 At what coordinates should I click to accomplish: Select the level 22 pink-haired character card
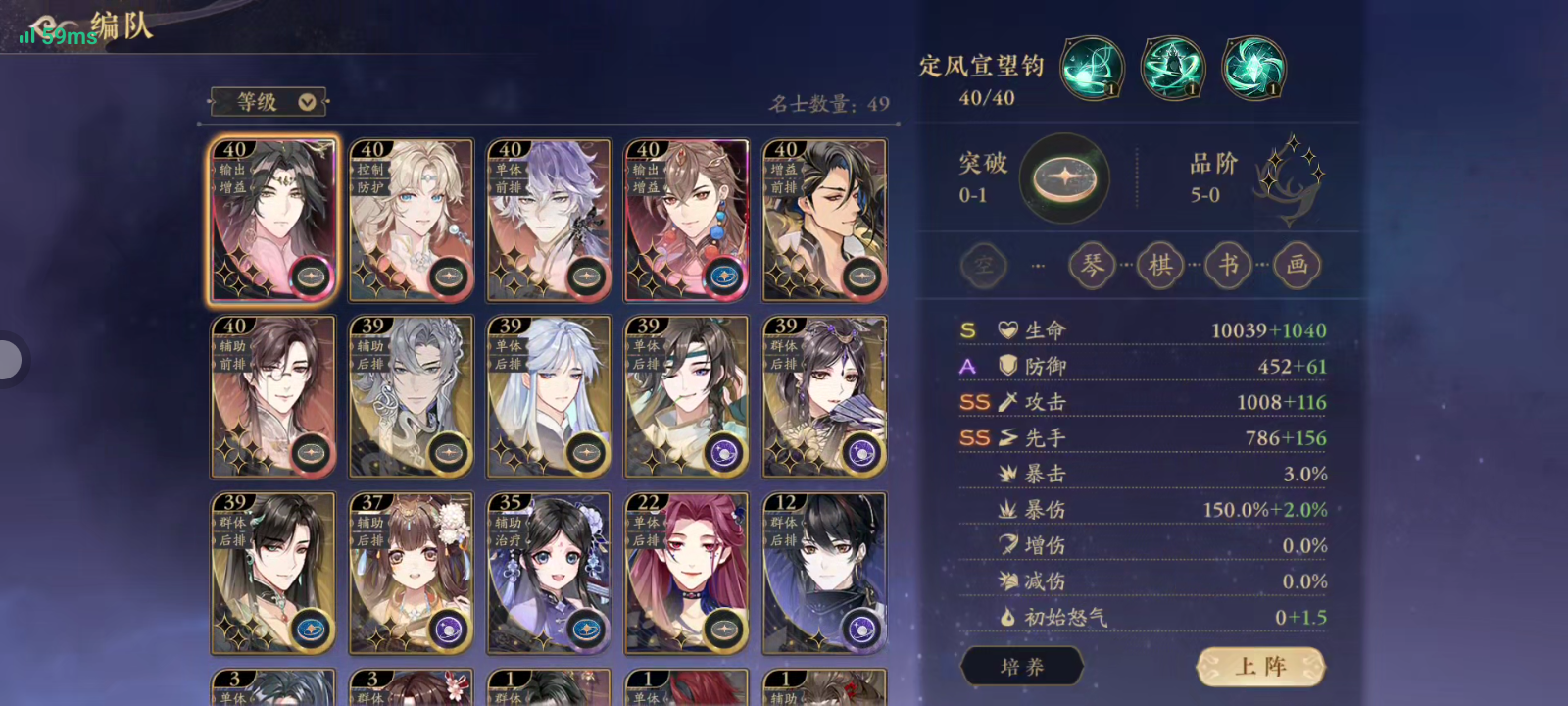point(686,572)
